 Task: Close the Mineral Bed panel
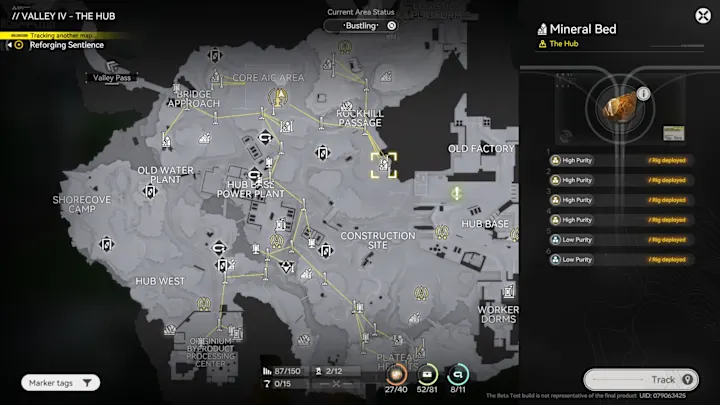(x=702, y=15)
